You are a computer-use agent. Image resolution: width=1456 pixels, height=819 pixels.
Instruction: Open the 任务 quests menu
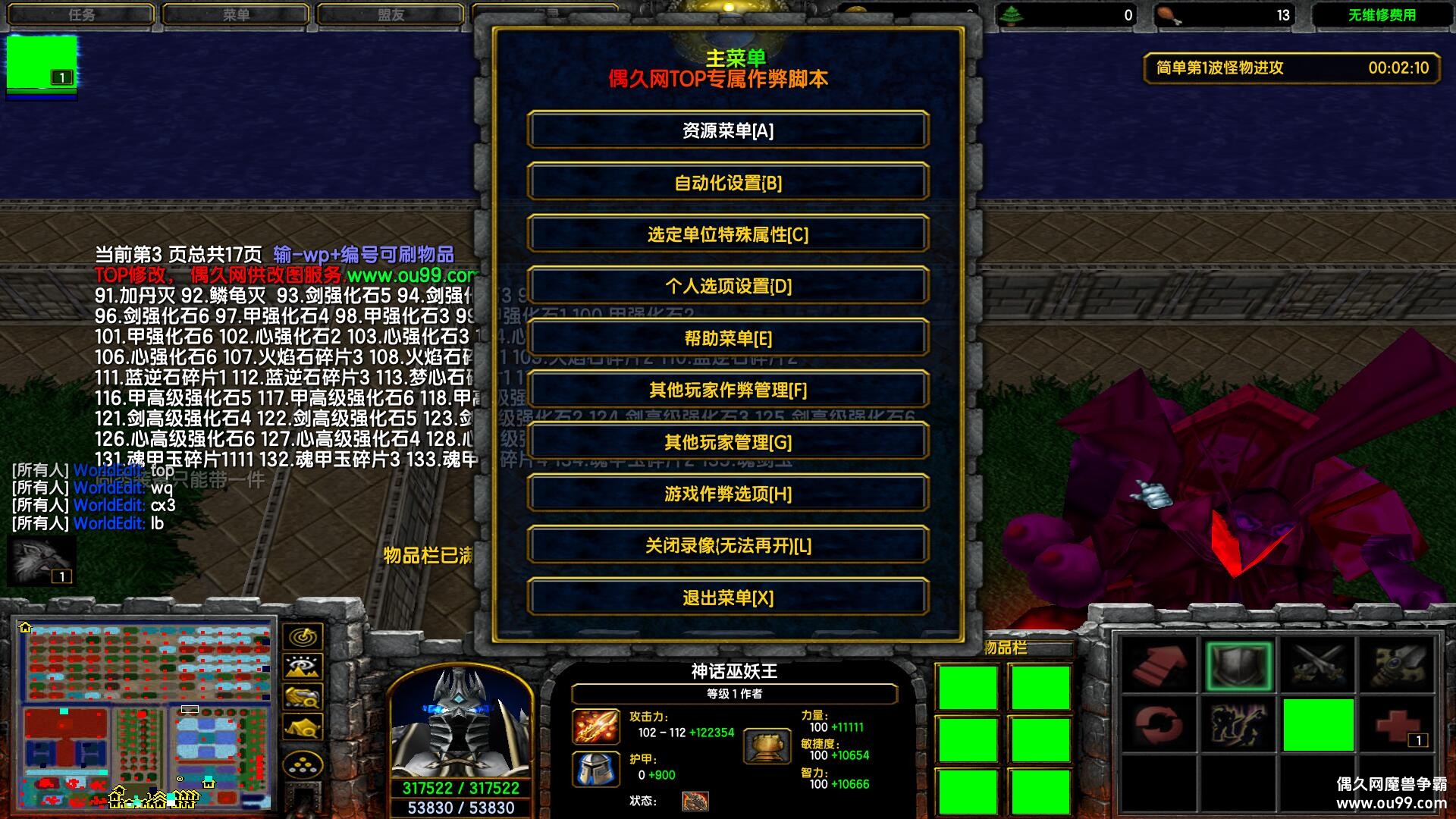pyautogui.click(x=80, y=13)
